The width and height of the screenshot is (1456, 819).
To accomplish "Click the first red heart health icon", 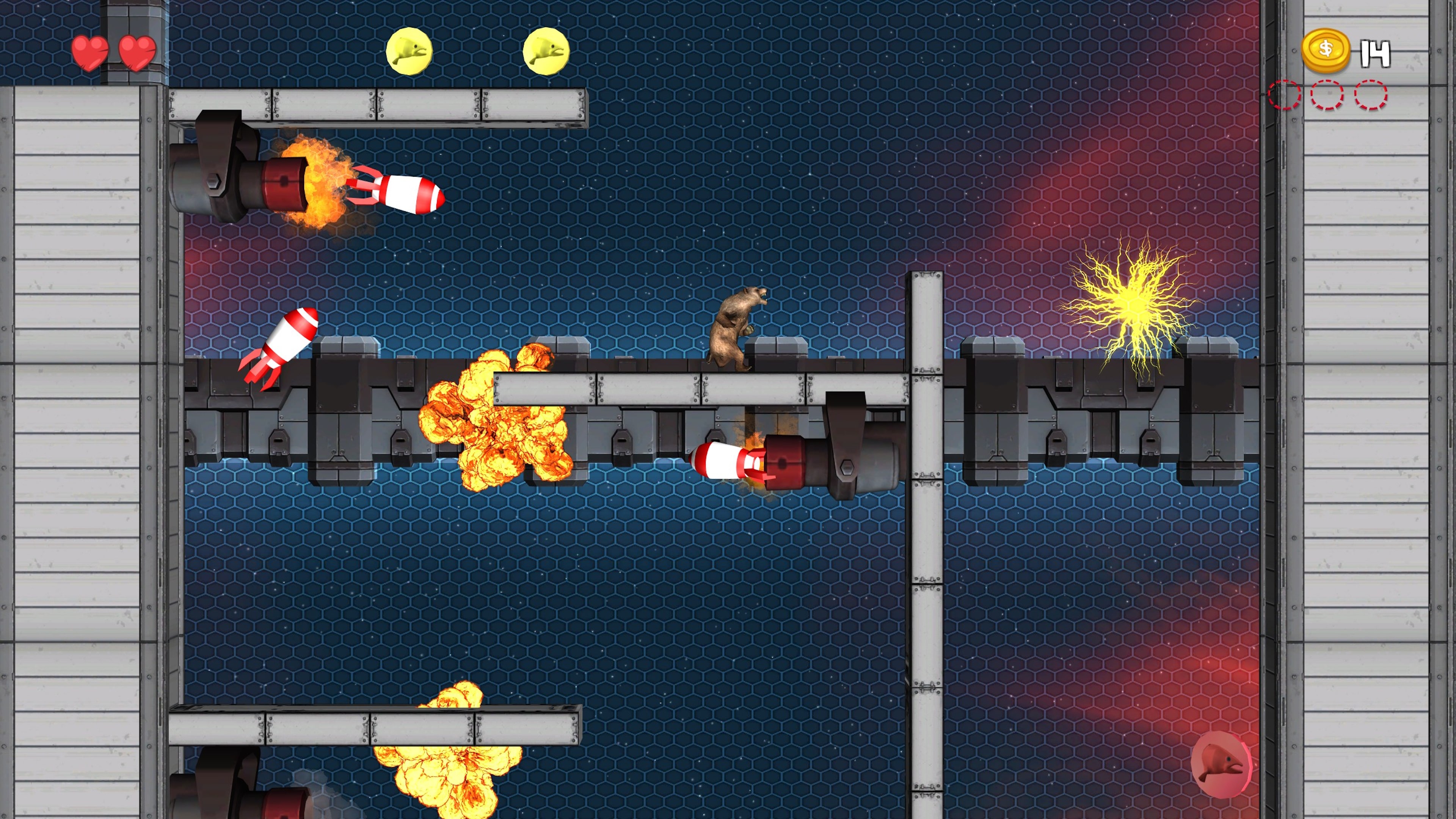I will point(90,53).
